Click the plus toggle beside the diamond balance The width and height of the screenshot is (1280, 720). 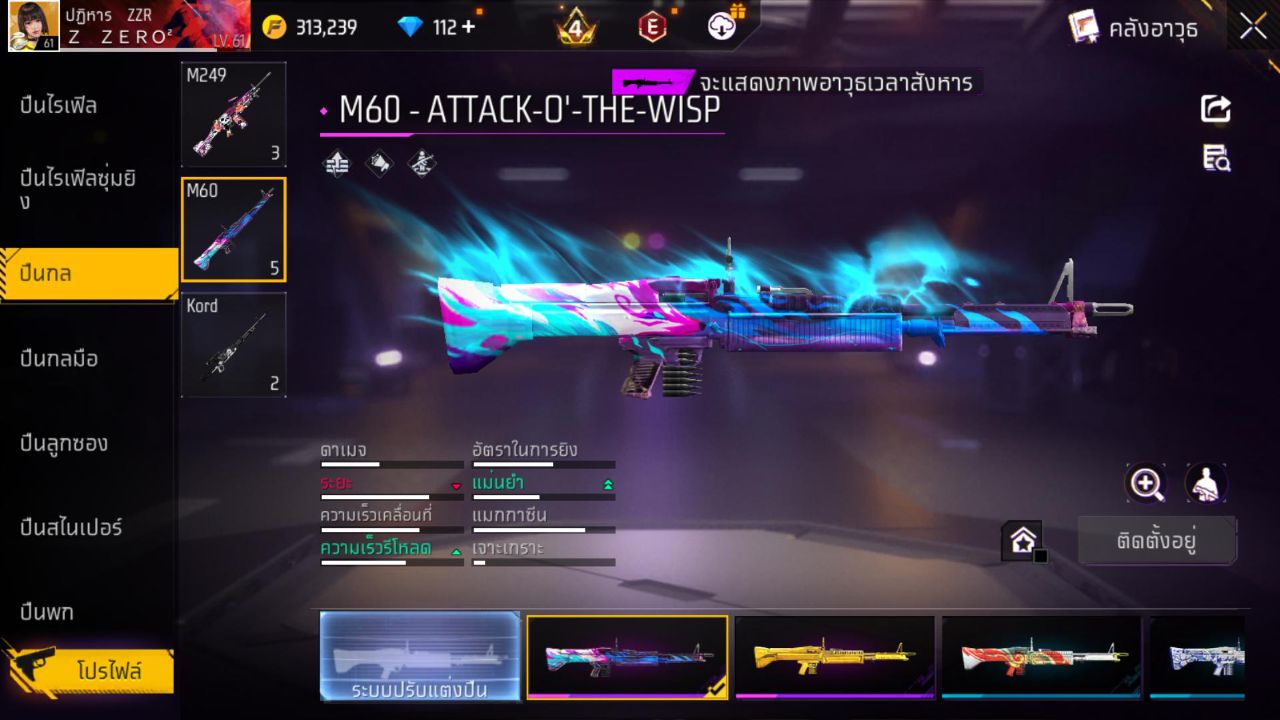466,27
